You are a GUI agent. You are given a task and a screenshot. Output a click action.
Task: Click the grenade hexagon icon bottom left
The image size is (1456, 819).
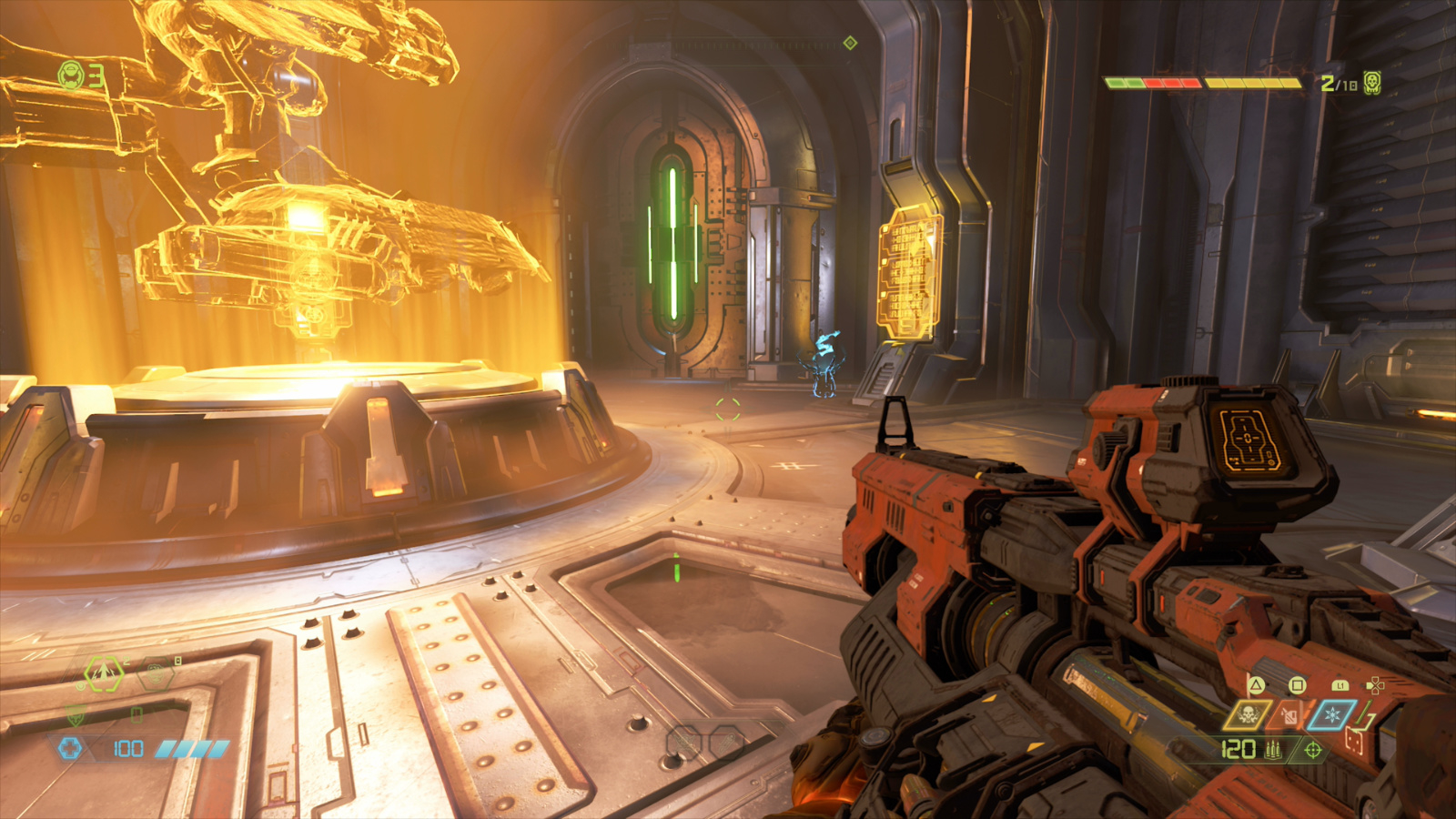tap(157, 673)
